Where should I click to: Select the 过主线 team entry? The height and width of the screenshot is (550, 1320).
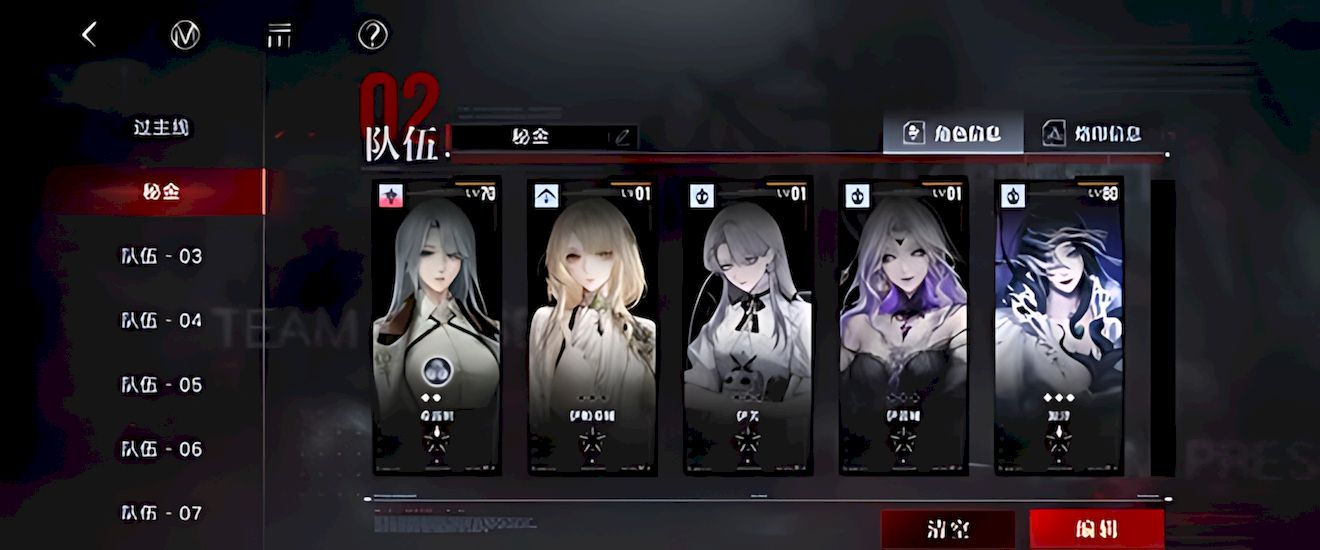tap(161, 128)
